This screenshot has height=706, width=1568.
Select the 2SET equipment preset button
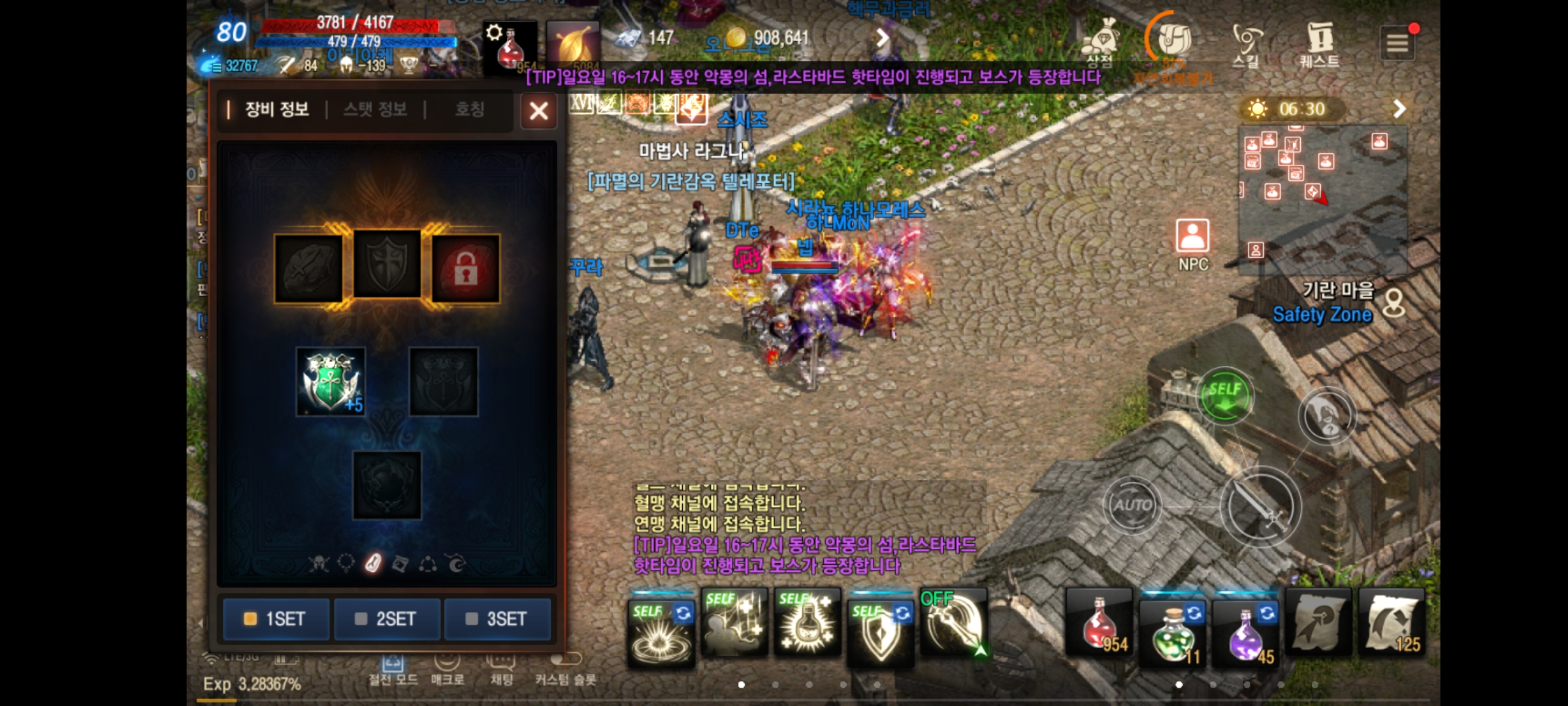[x=387, y=619]
